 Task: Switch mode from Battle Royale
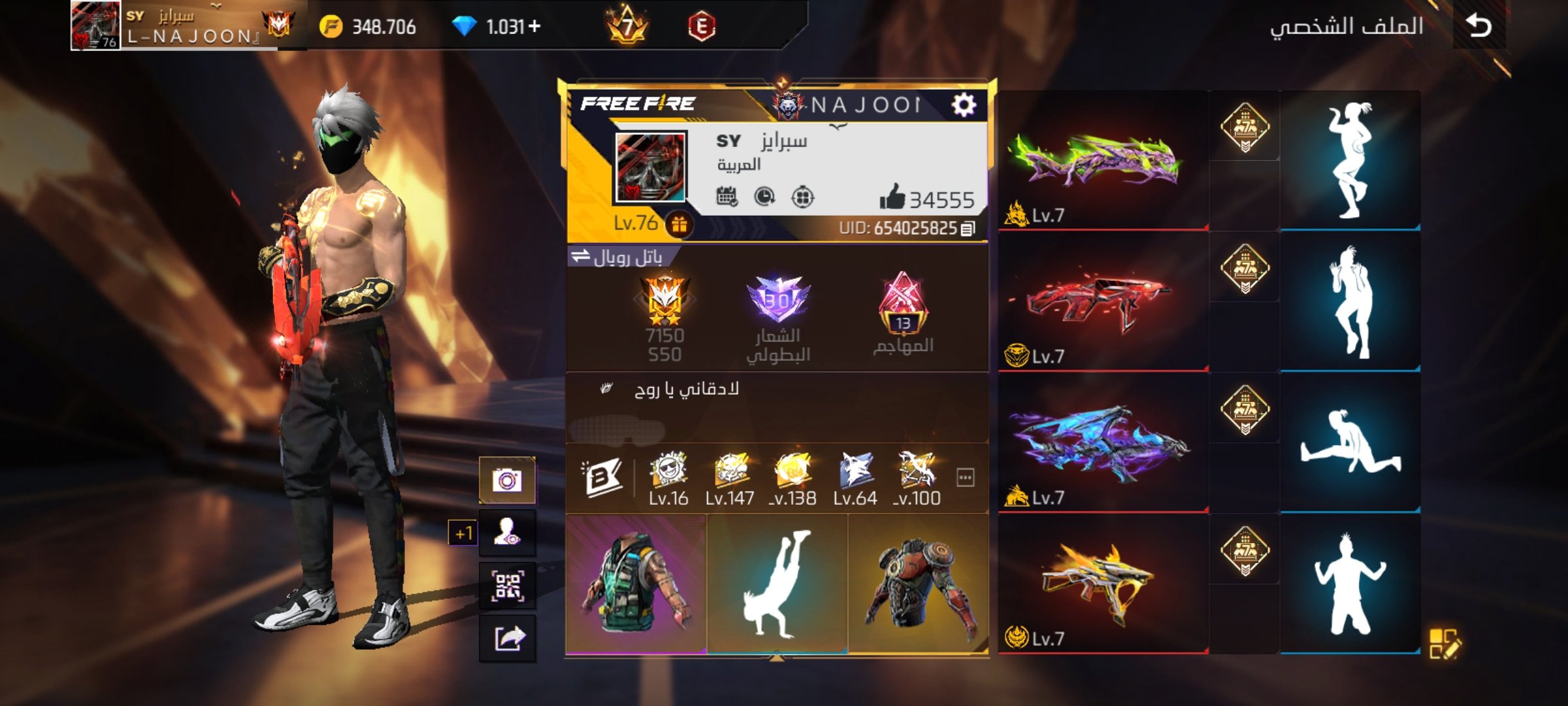(580, 257)
